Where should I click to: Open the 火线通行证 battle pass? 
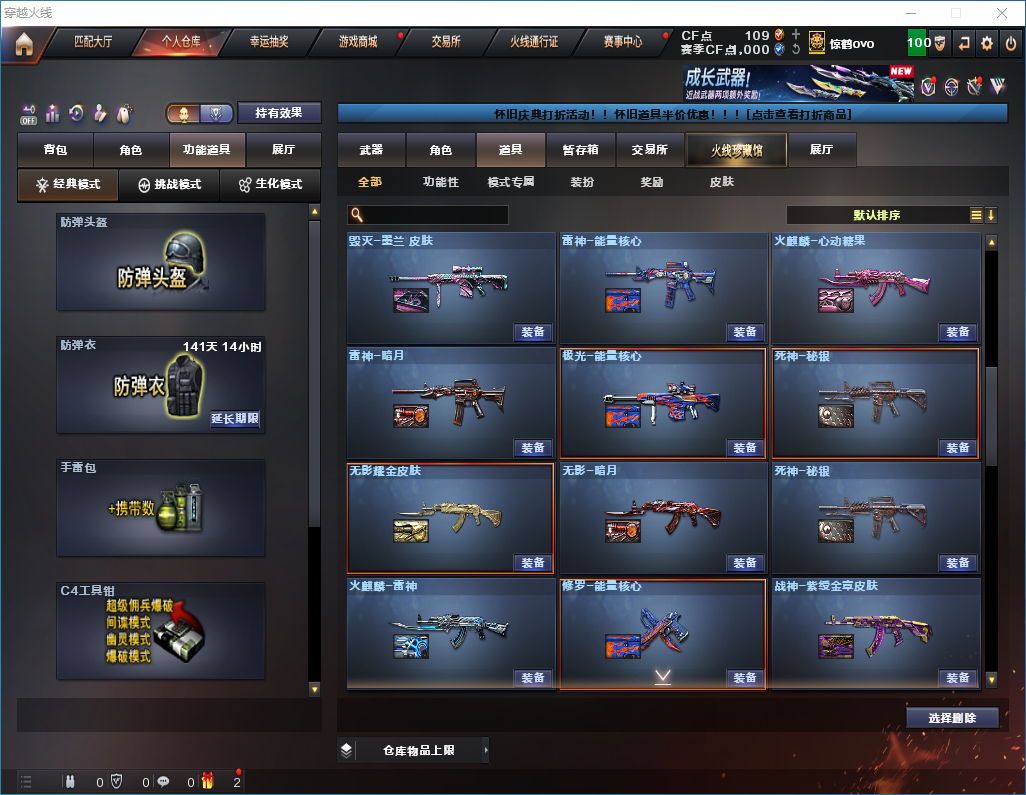[534, 42]
